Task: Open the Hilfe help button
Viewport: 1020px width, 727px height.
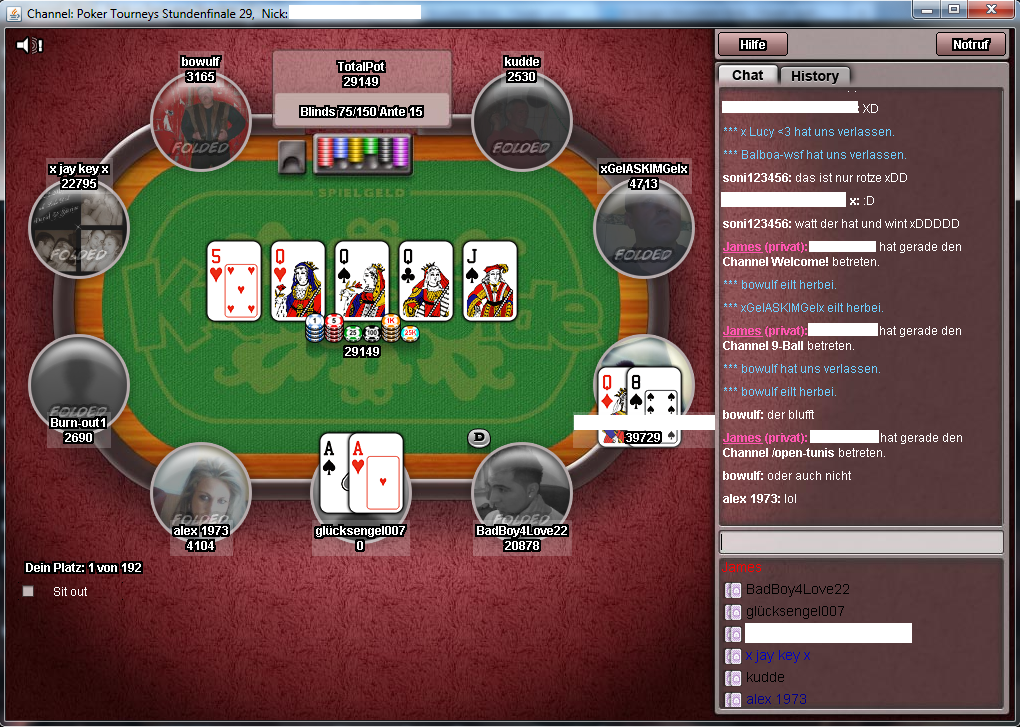Action: (x=752, y=44)
